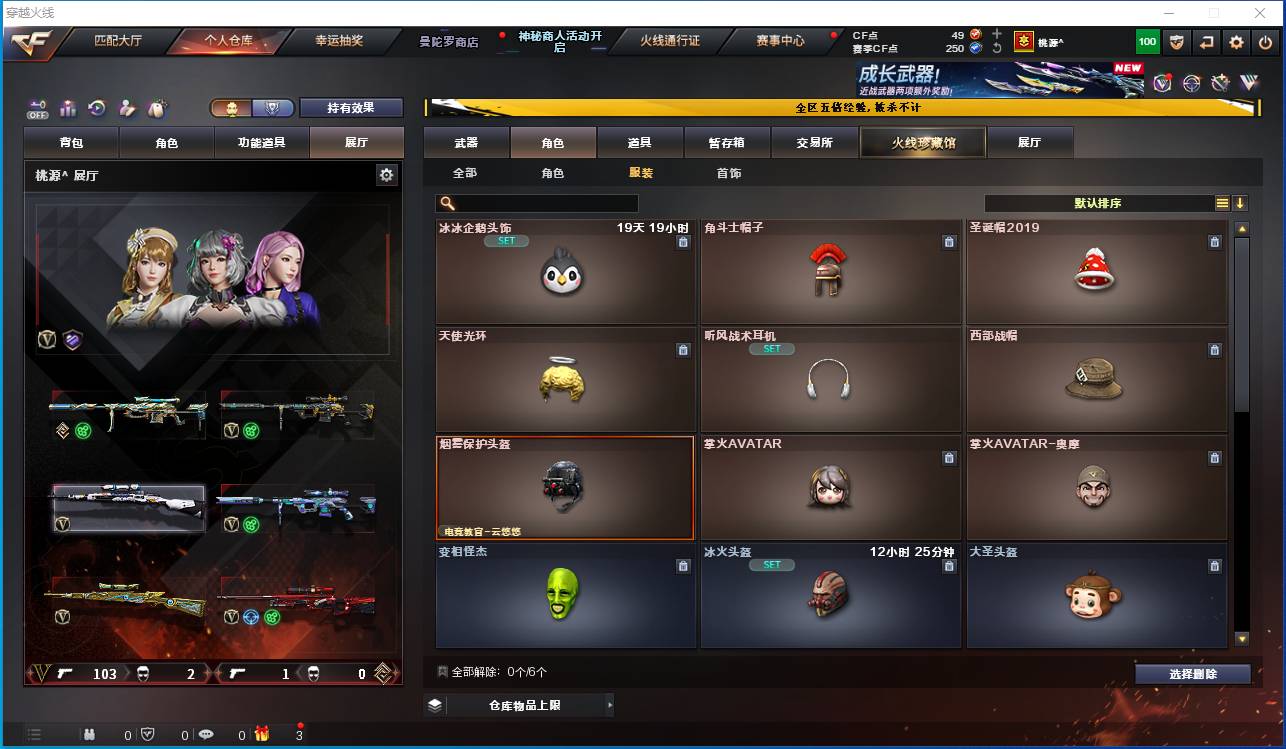The width and height of the screenshot is (1286, 749).
Task: Open the 交易所 exchange tab
Action: [814, 143]
